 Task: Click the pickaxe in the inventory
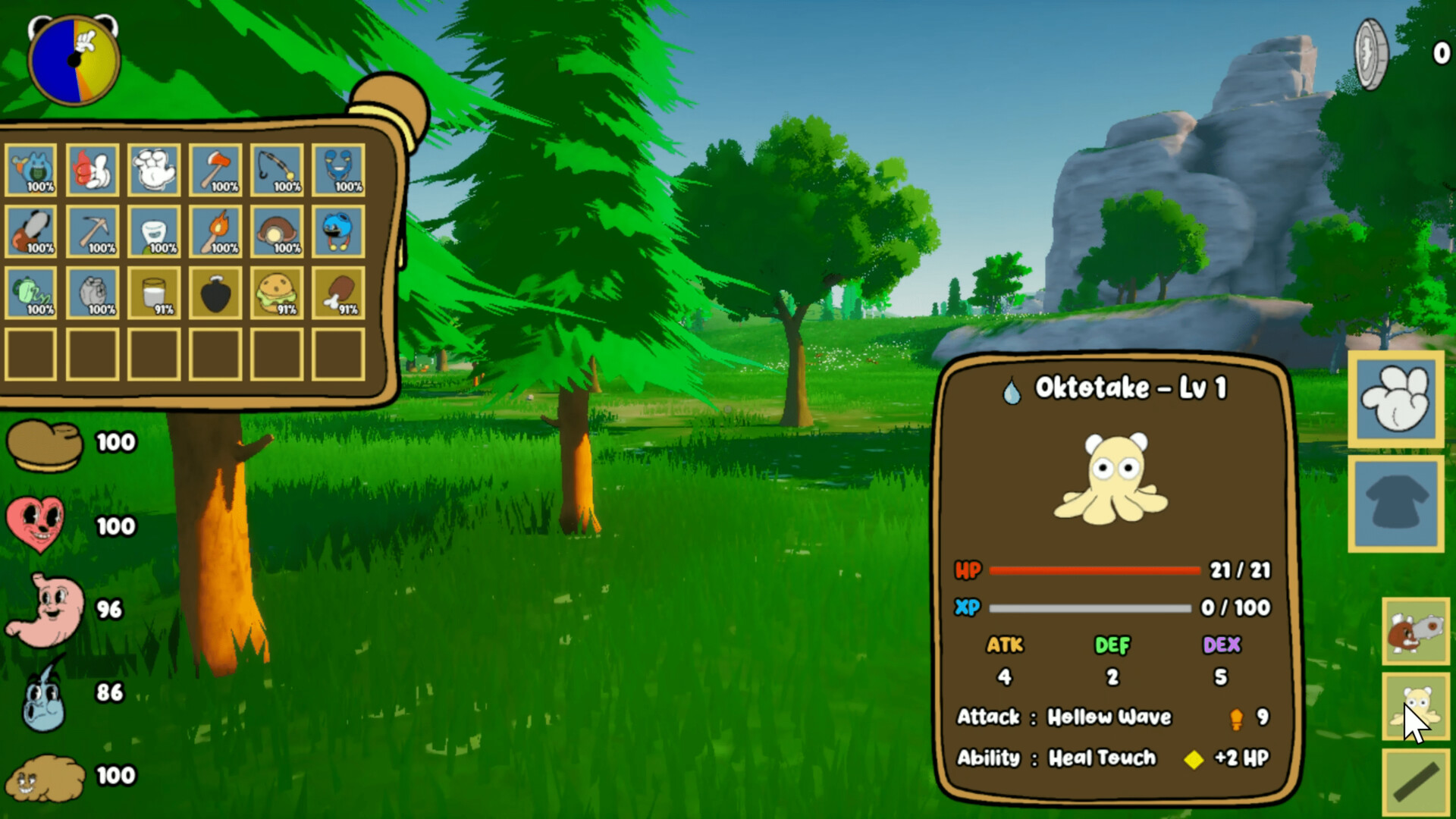point(92,231)
